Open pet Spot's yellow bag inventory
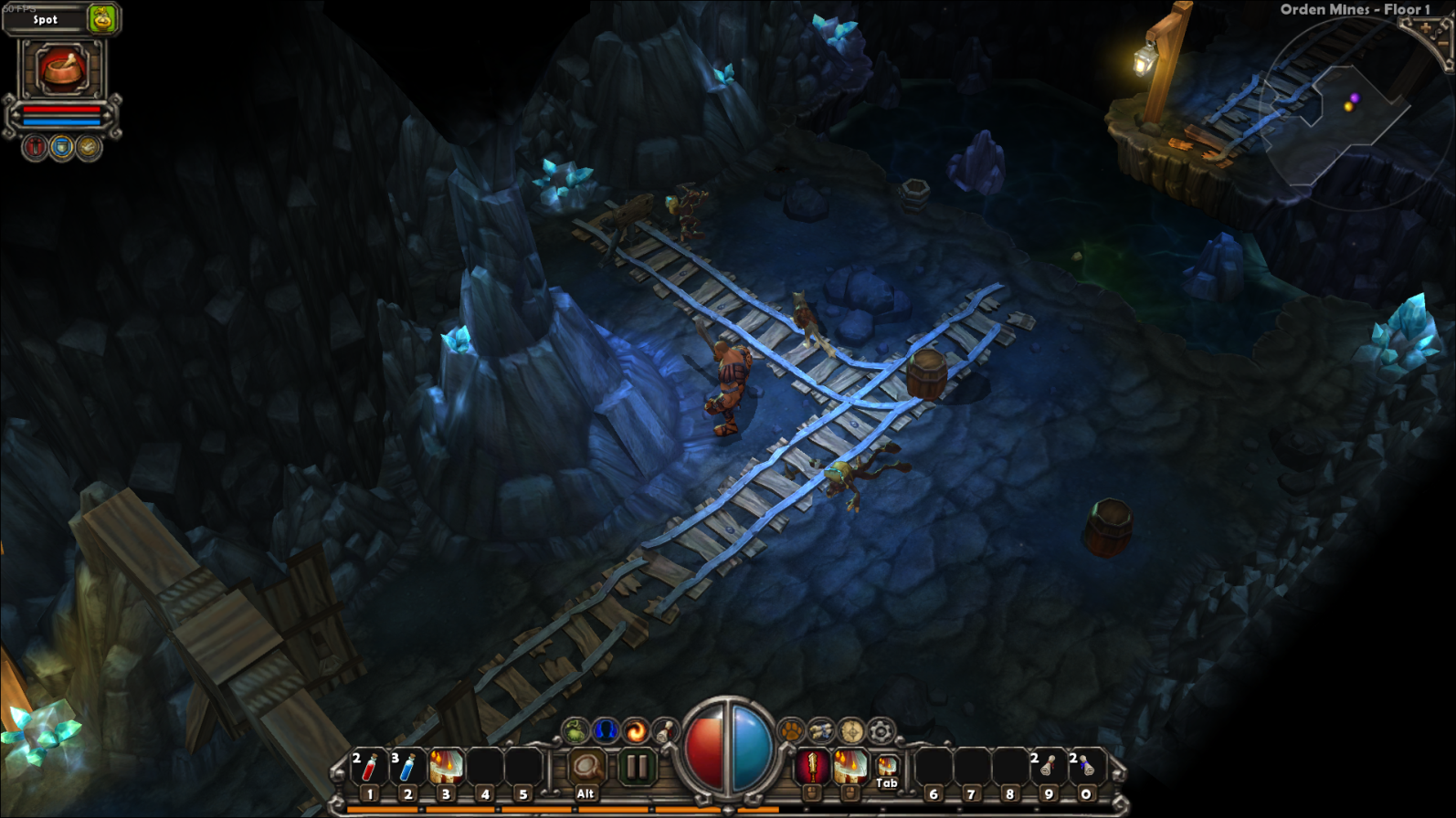This screenshot has width=1456, height=818. [x=102, y=18]
